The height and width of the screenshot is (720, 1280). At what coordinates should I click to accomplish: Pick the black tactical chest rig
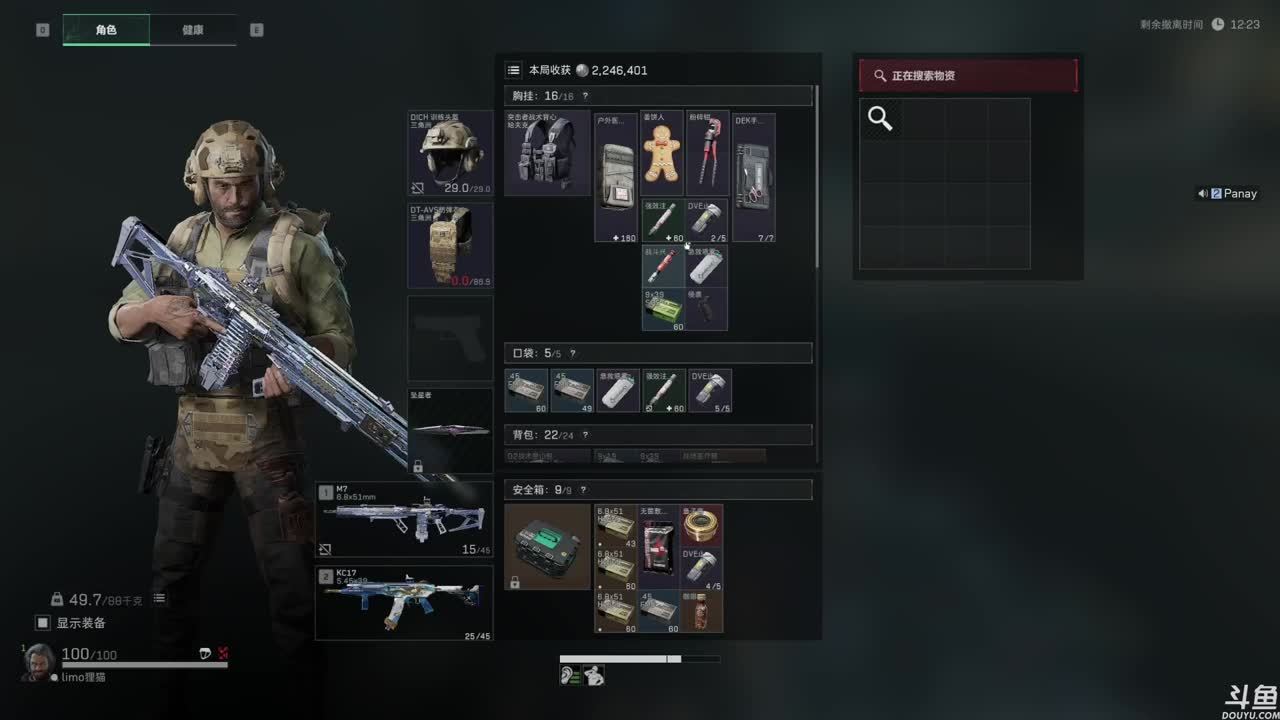point(547,153)
